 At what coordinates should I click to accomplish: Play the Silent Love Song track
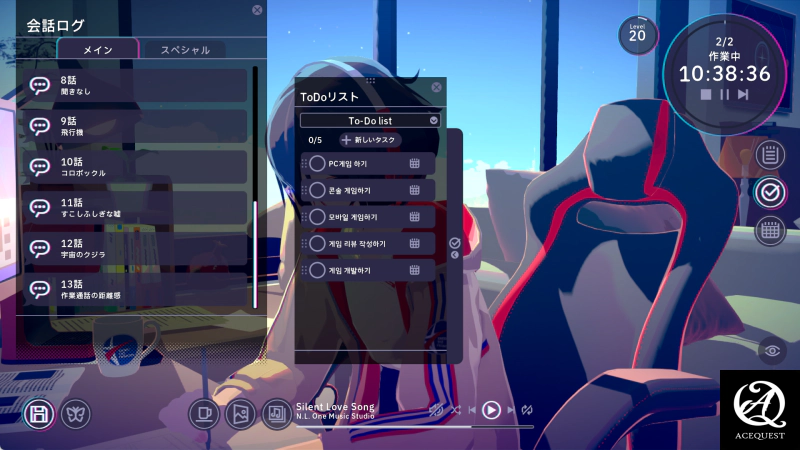coord(491,409)
